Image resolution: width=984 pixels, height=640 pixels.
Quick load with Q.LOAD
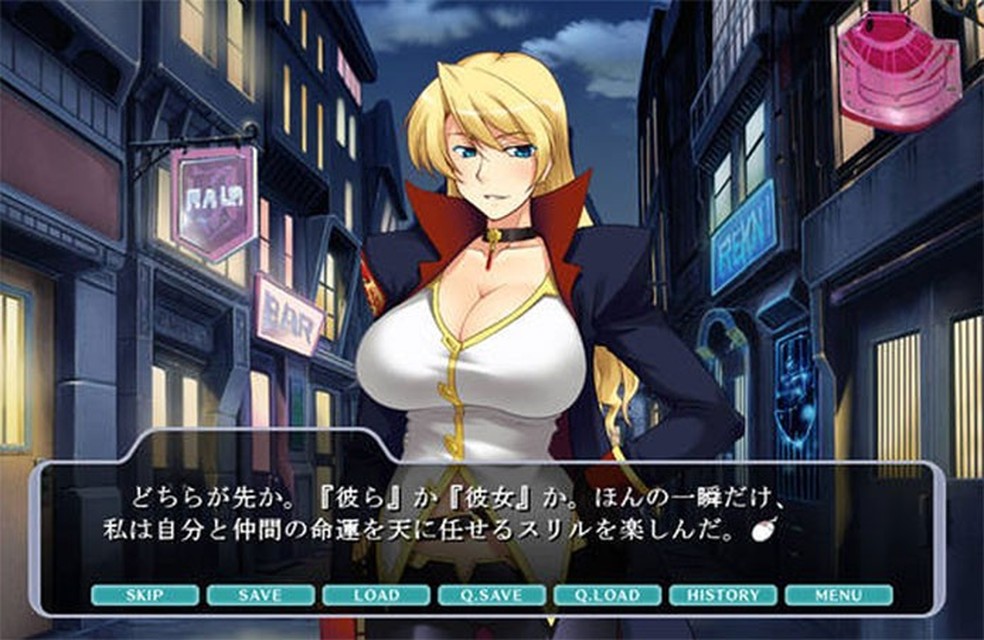coord(607,595)
